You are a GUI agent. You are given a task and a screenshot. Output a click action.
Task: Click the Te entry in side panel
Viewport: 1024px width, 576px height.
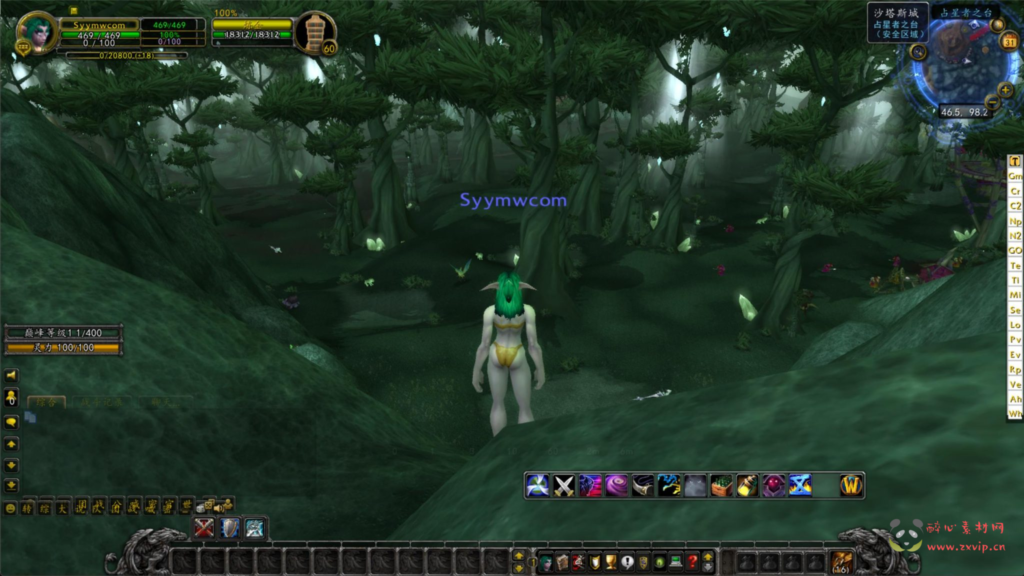[1015, 266]
